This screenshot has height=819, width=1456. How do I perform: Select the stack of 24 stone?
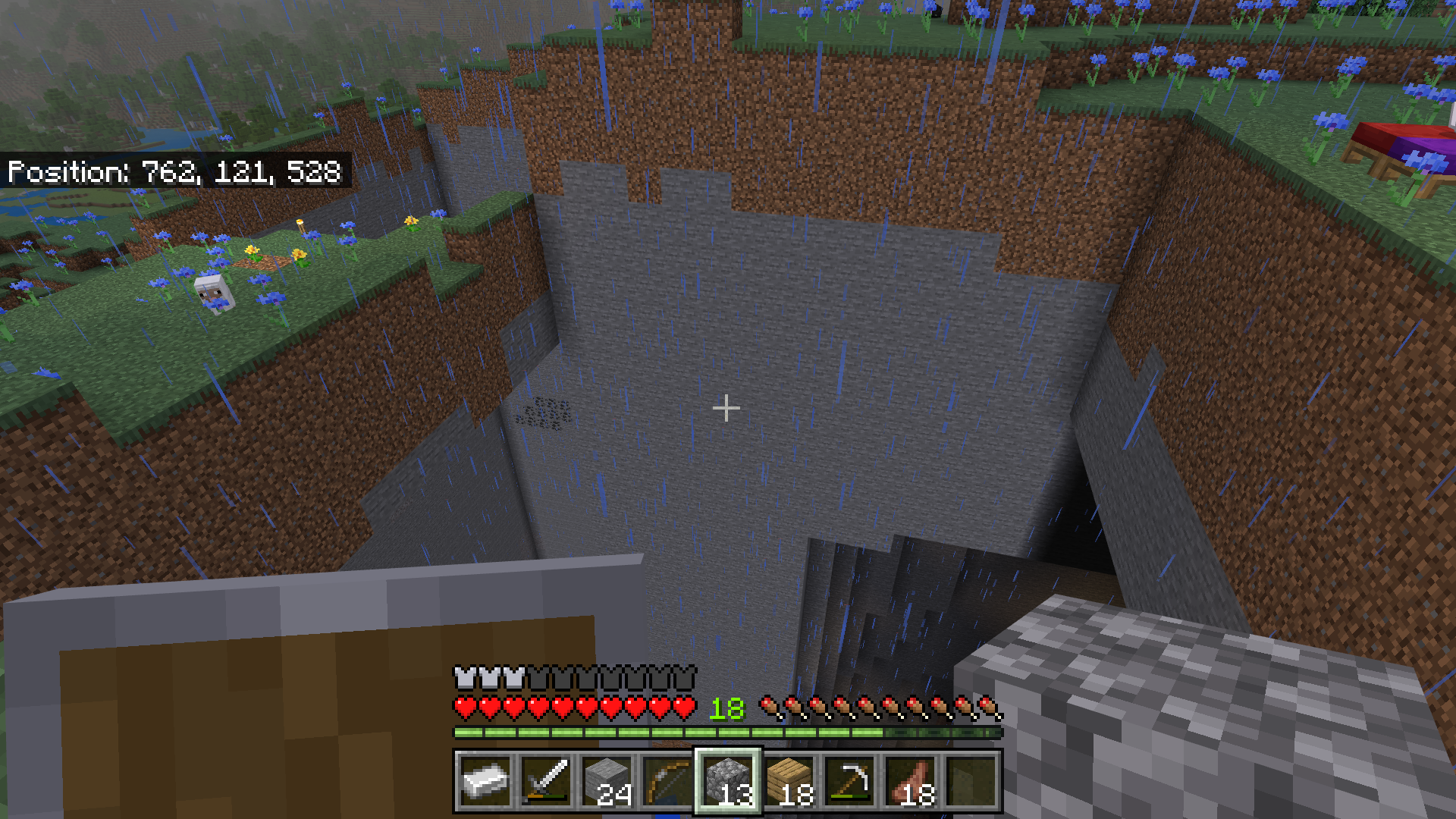(607, 781)
